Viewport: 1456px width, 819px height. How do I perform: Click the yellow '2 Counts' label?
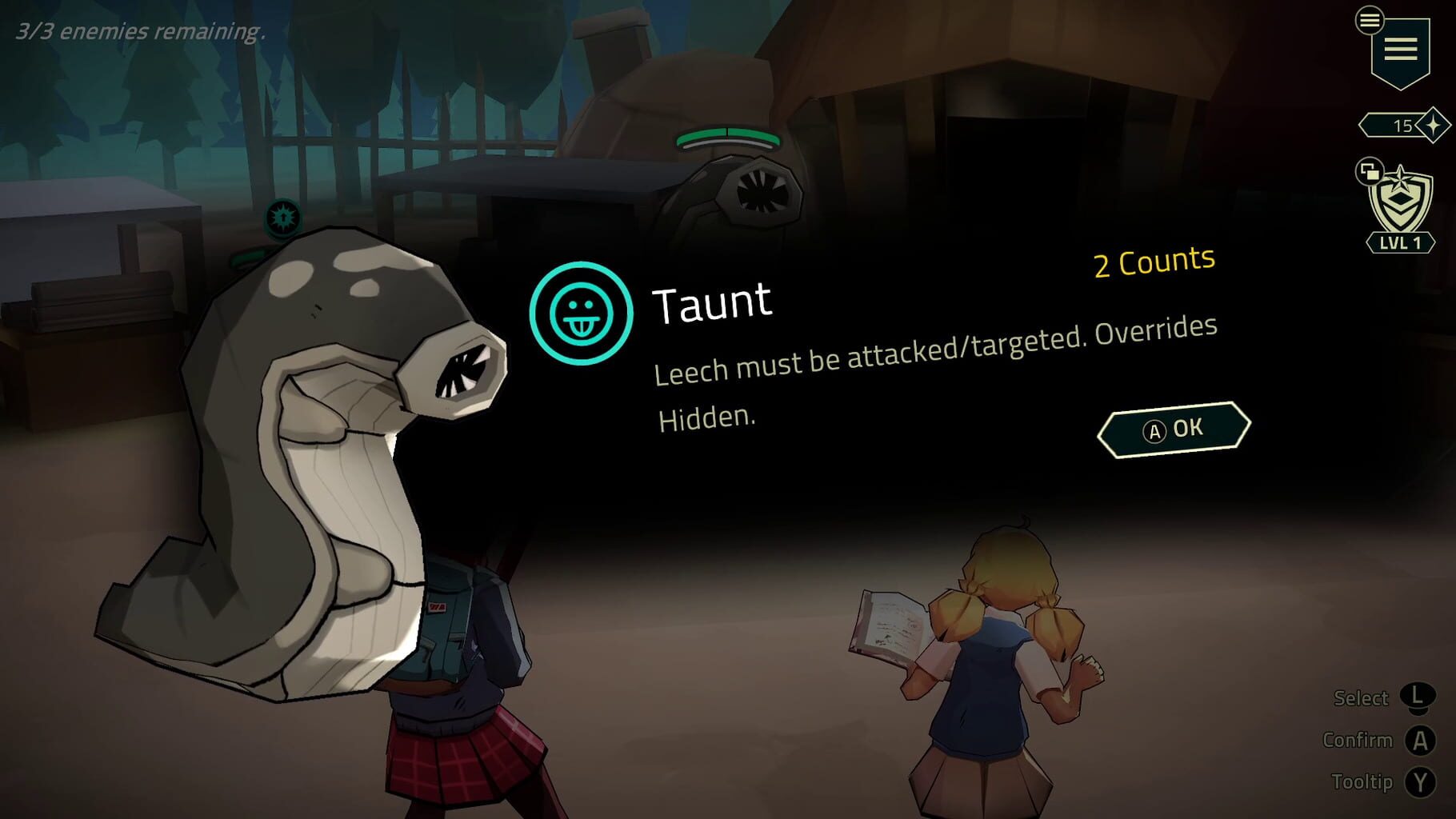(1152, 260)
